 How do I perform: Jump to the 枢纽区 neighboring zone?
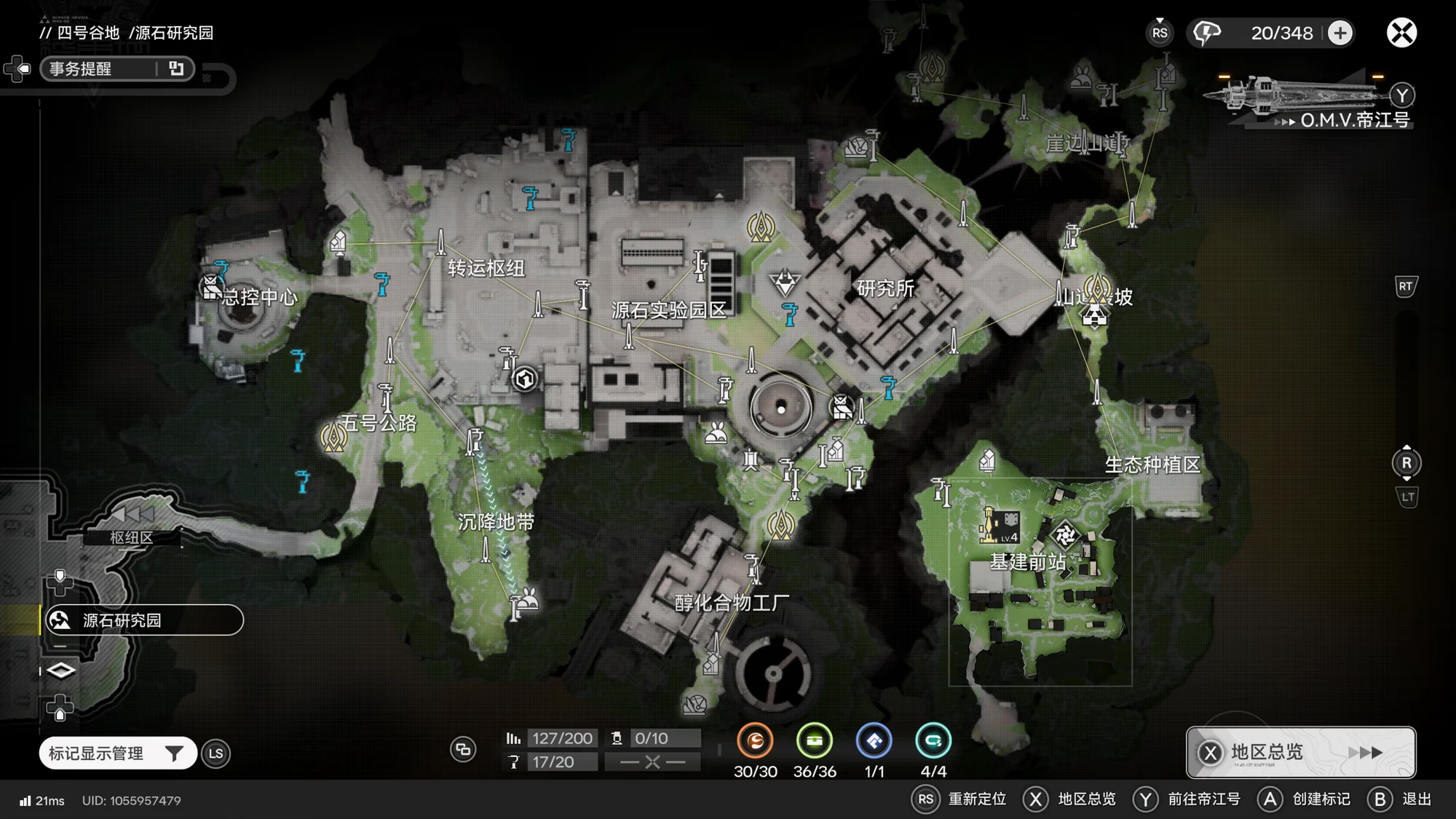132,537
